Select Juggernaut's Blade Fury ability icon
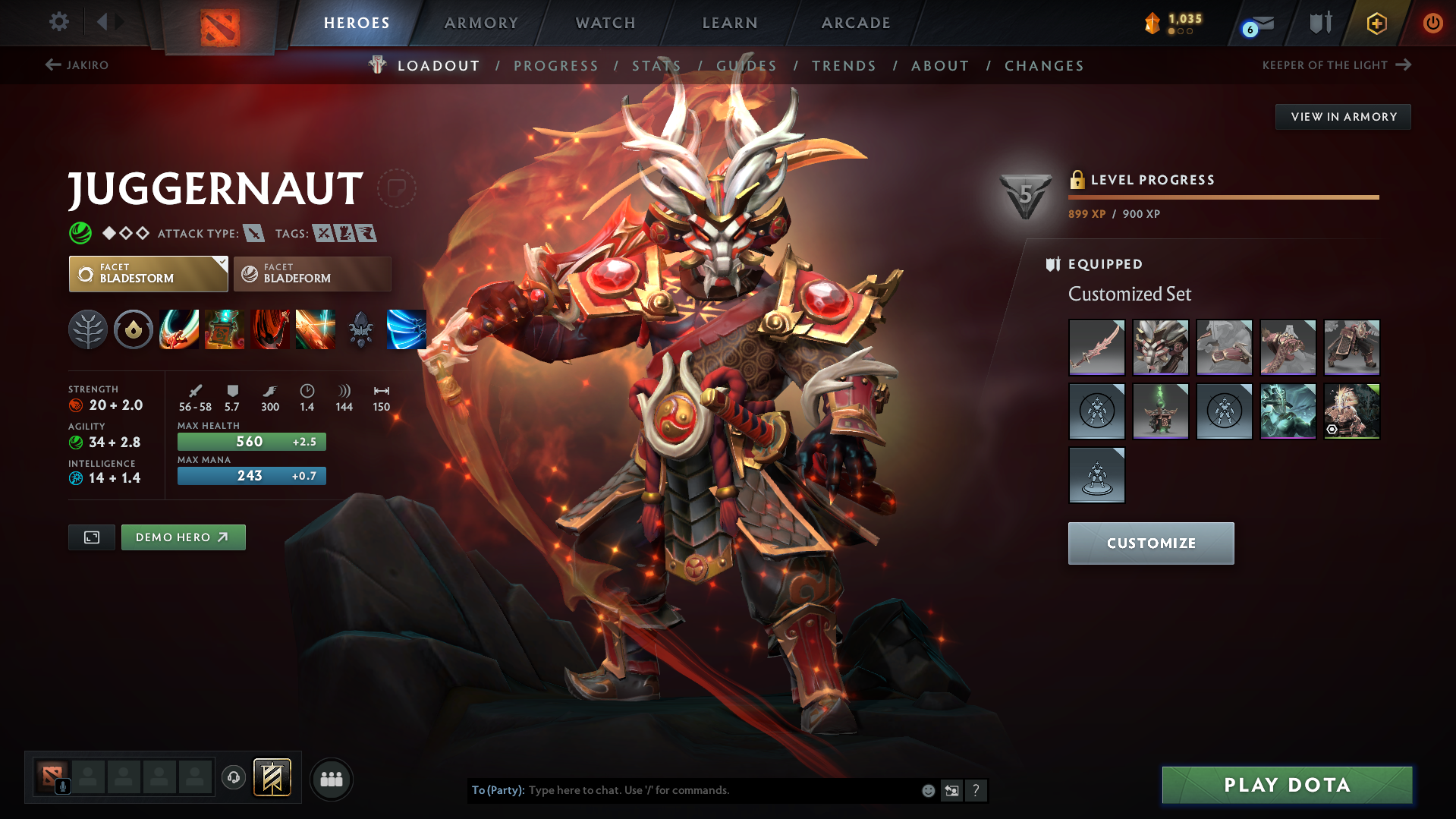This screenshot has height=819, width=1456. coord(178,329)
